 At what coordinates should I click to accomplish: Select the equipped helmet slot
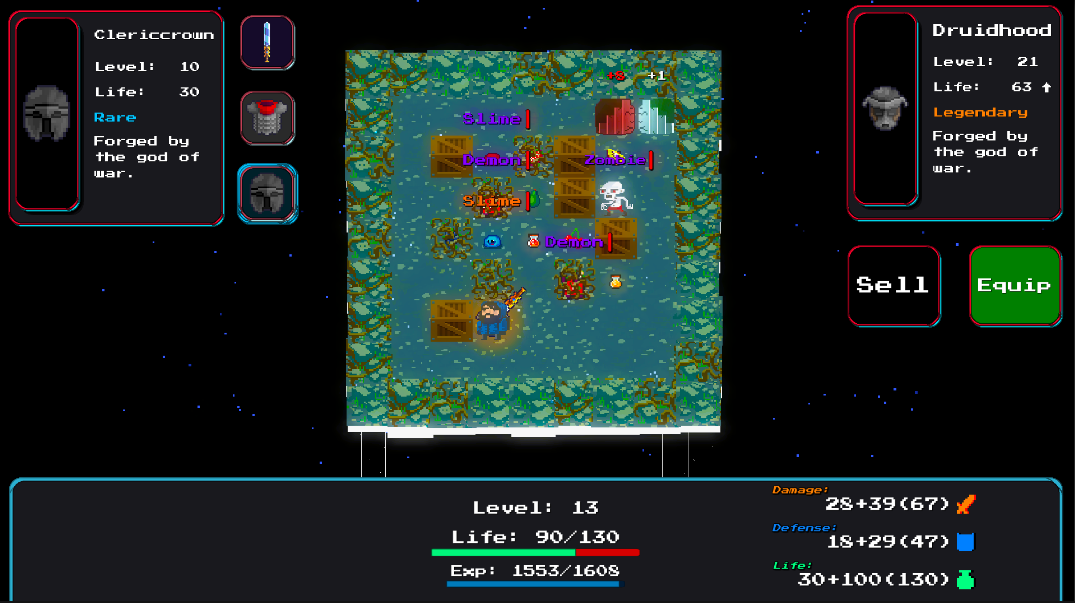[x=267, y=193]
